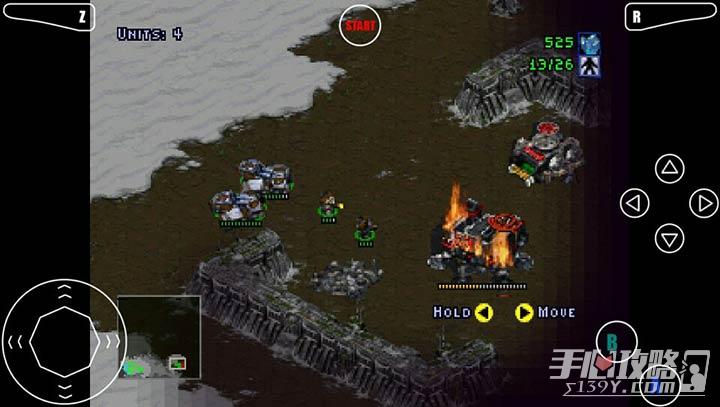Tap the left arrow pad button
This screenshot has width=720, height=407.
(x=635, y=203)
